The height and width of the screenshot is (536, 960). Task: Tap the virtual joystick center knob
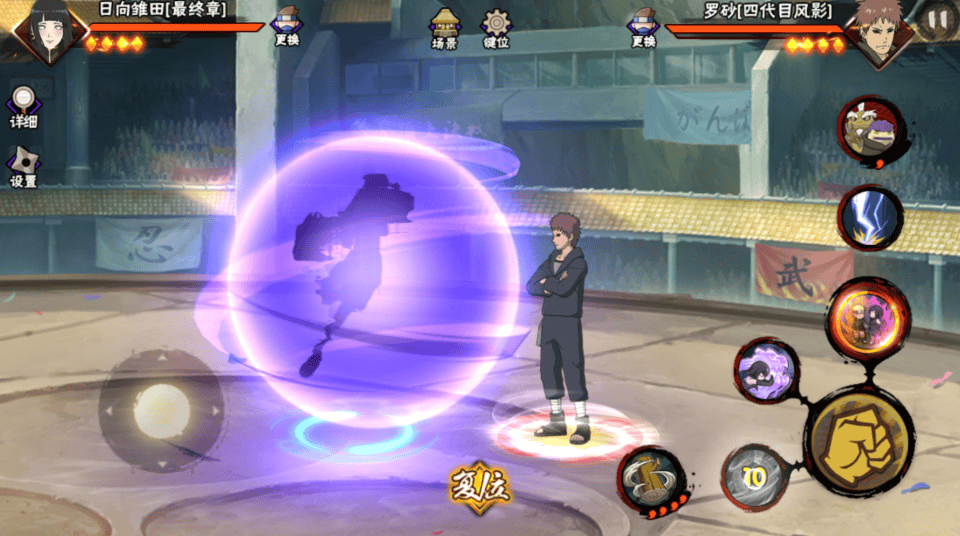click(161, 410)
